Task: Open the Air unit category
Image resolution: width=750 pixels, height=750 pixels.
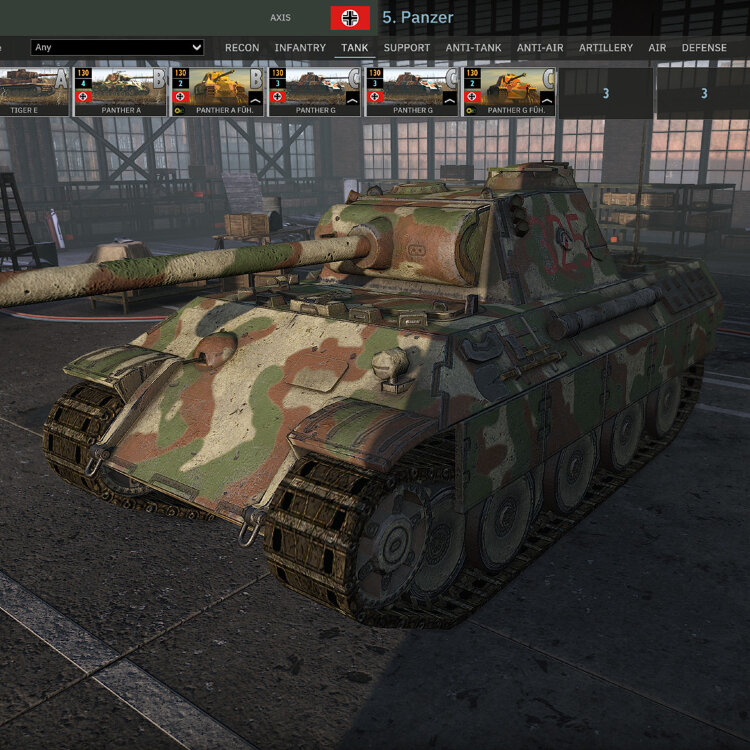Action: 657,48
